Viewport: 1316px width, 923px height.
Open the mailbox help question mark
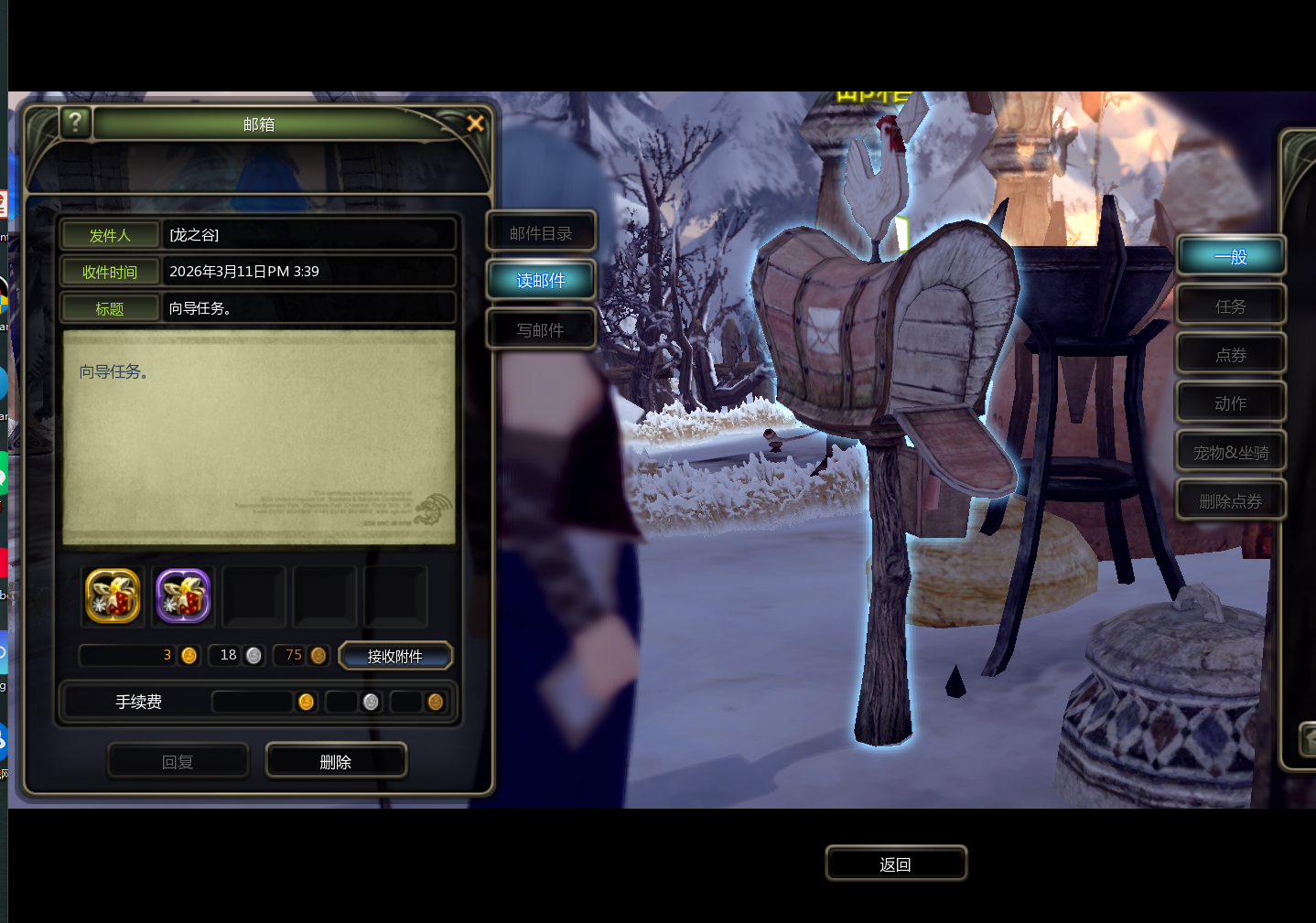(75, 121)
